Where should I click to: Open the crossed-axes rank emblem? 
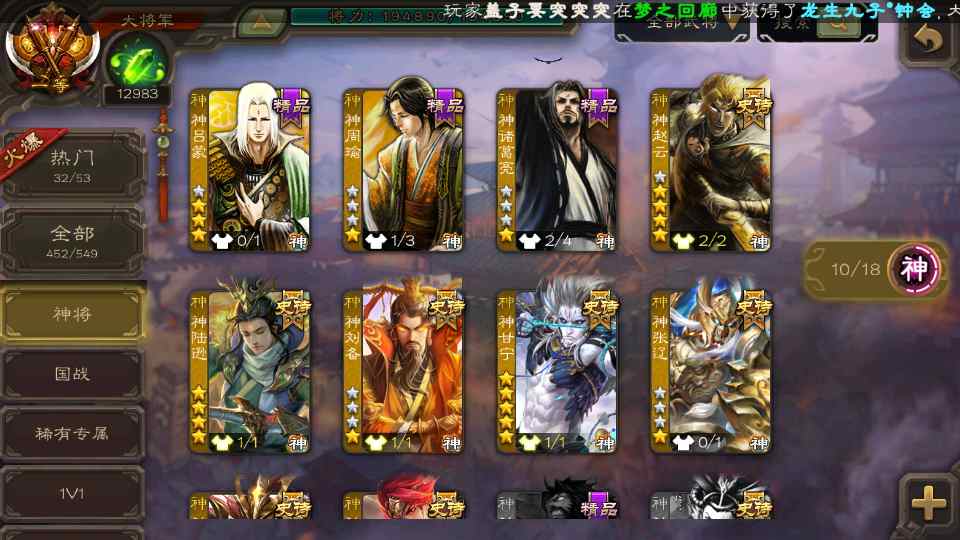[52, 45]
